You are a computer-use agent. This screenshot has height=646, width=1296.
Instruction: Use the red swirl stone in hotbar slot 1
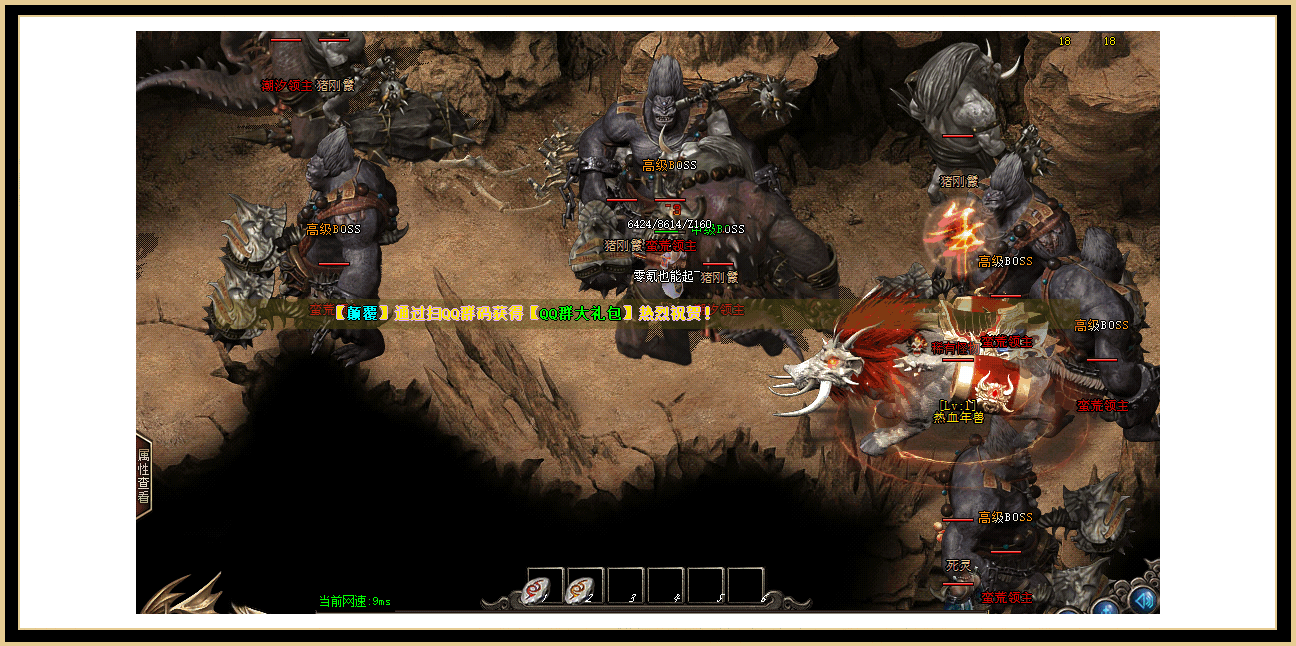pyautogui.click(x=545, y=587)
